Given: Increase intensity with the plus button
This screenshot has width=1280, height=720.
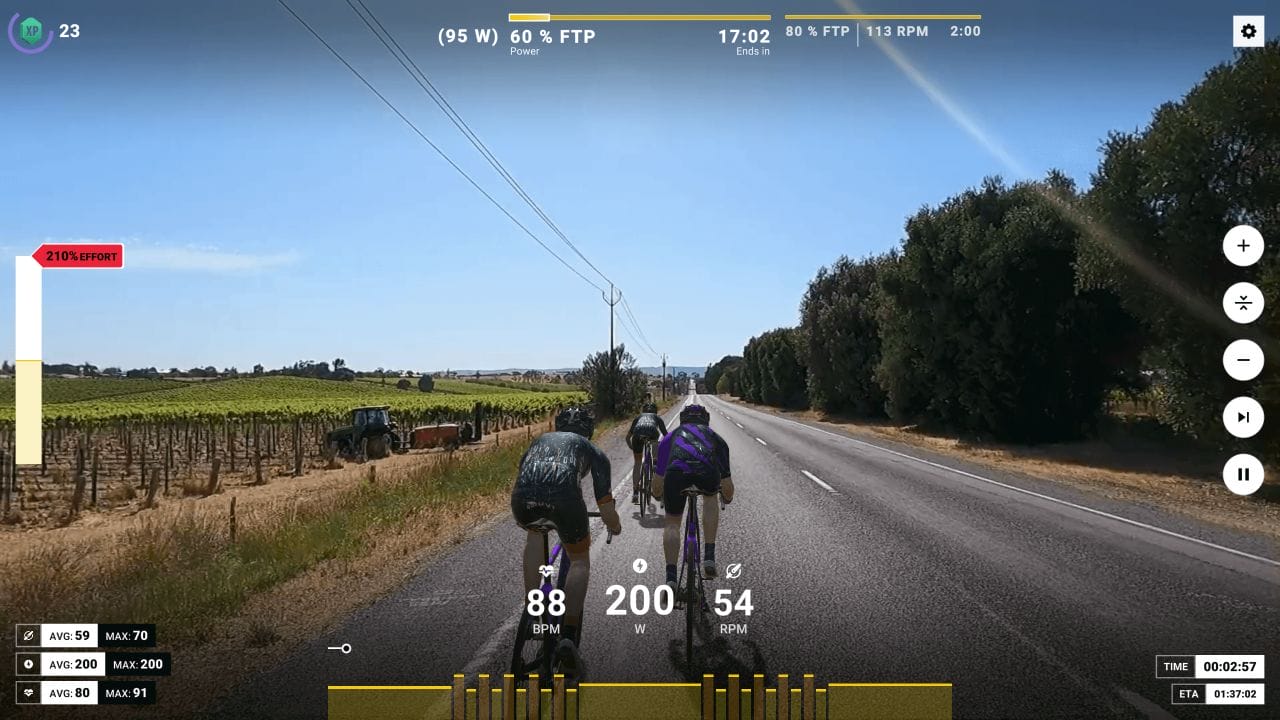Looking at the screenshot, I should pyautogui.click(x=1242, y=245).
